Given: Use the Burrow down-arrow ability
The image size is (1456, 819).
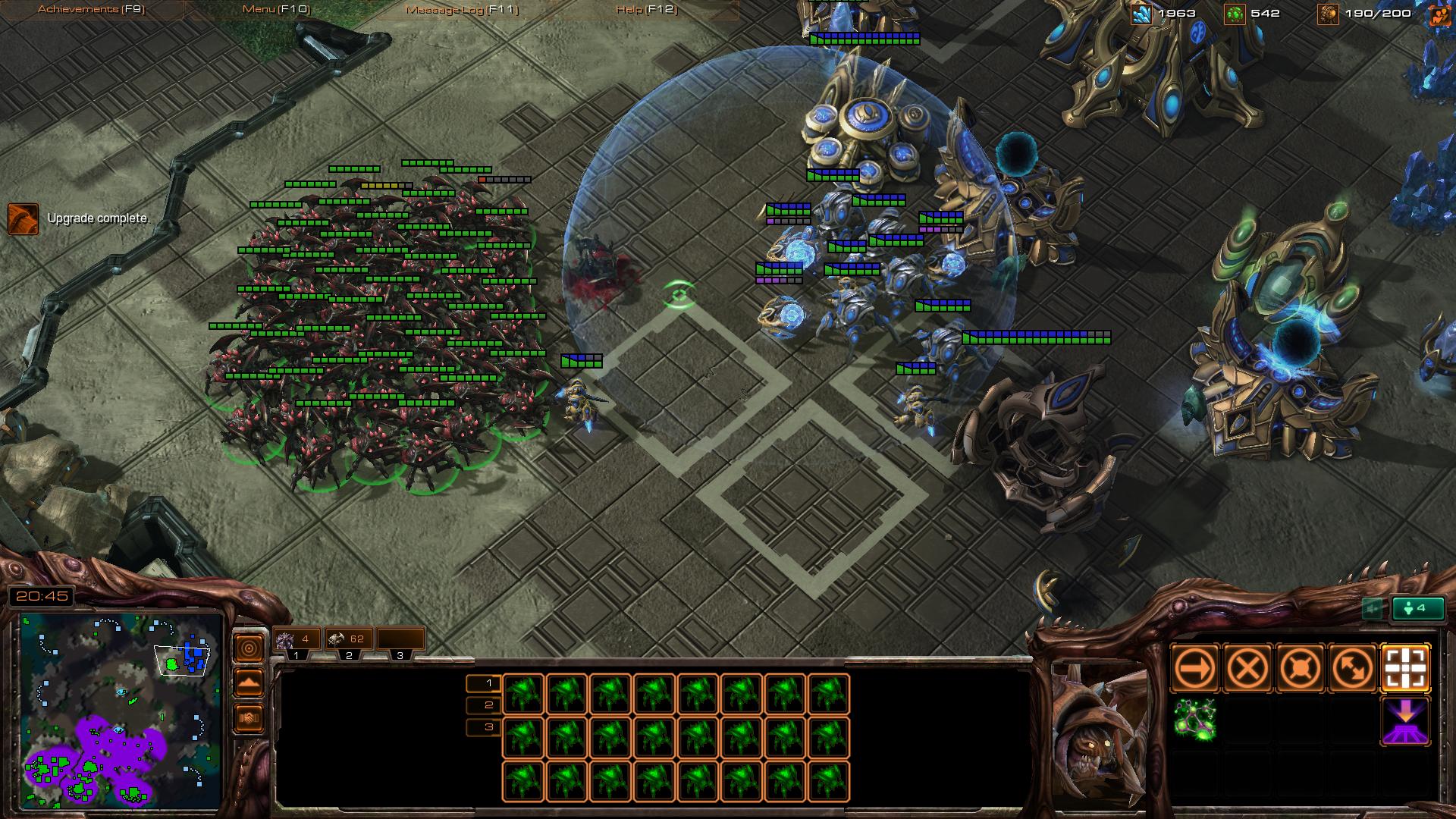Looking at the screenshot, I should (x=1406, y=720).
